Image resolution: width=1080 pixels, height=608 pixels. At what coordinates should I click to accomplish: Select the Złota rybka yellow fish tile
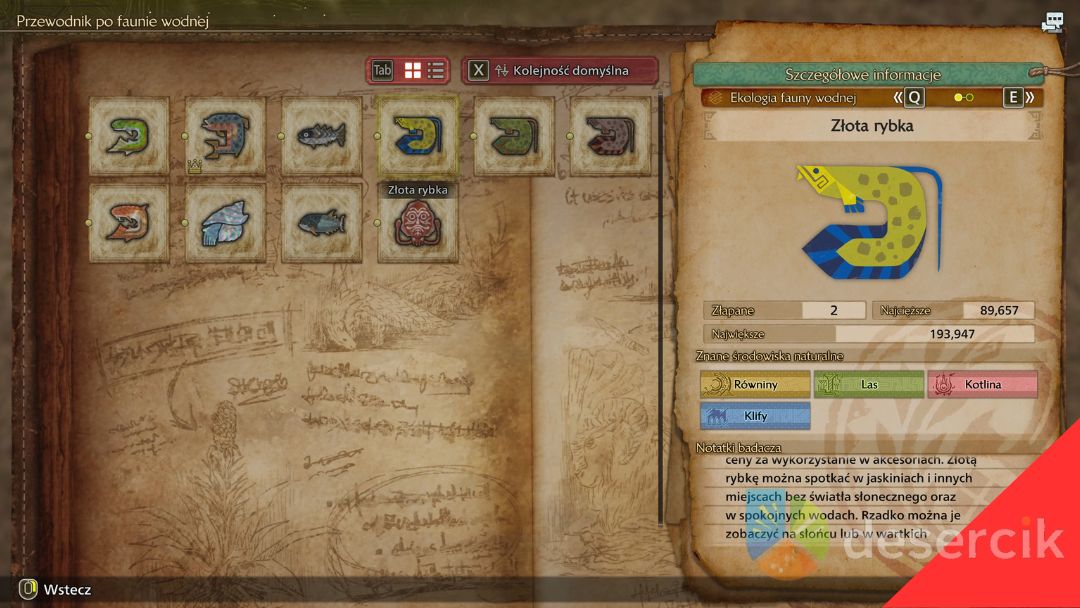(x=418, y=136)
